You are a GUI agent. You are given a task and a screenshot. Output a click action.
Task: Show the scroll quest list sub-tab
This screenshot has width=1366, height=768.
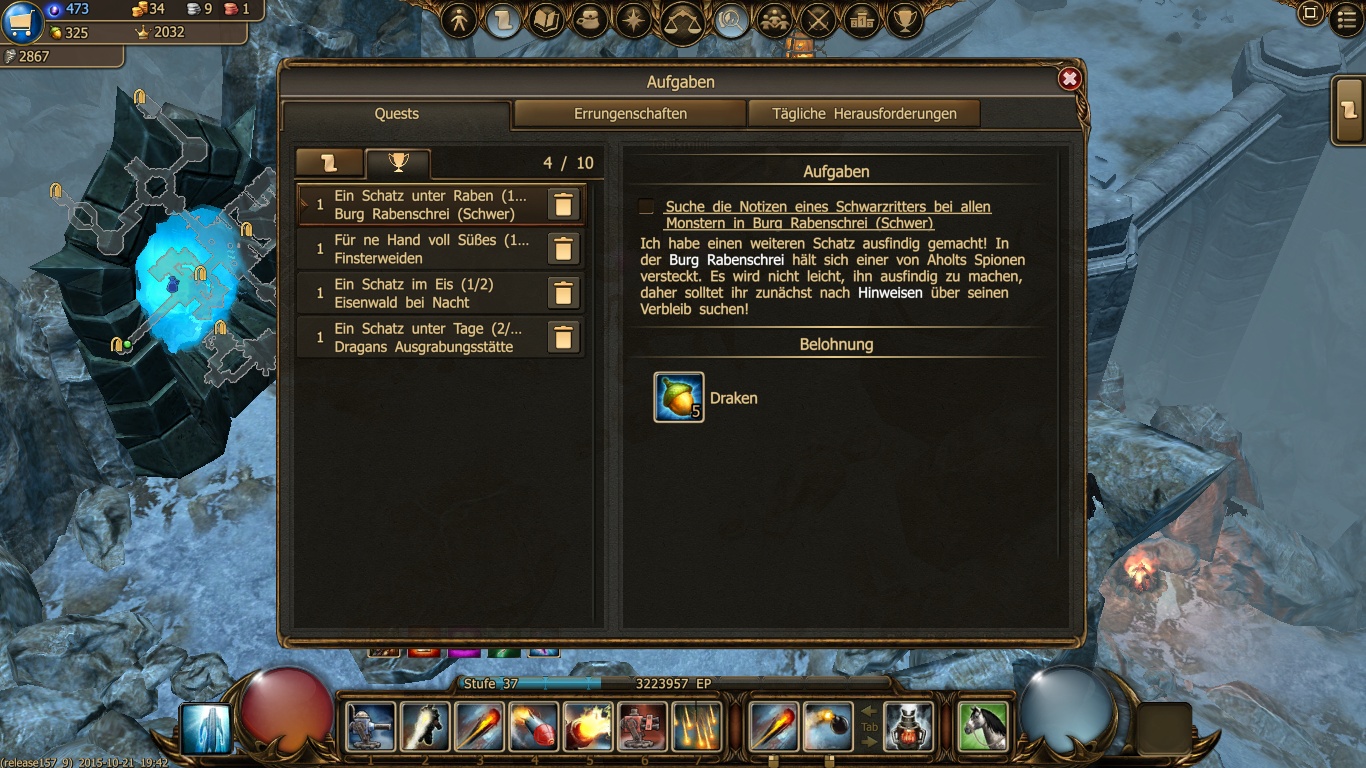click(x=329, y=163)
